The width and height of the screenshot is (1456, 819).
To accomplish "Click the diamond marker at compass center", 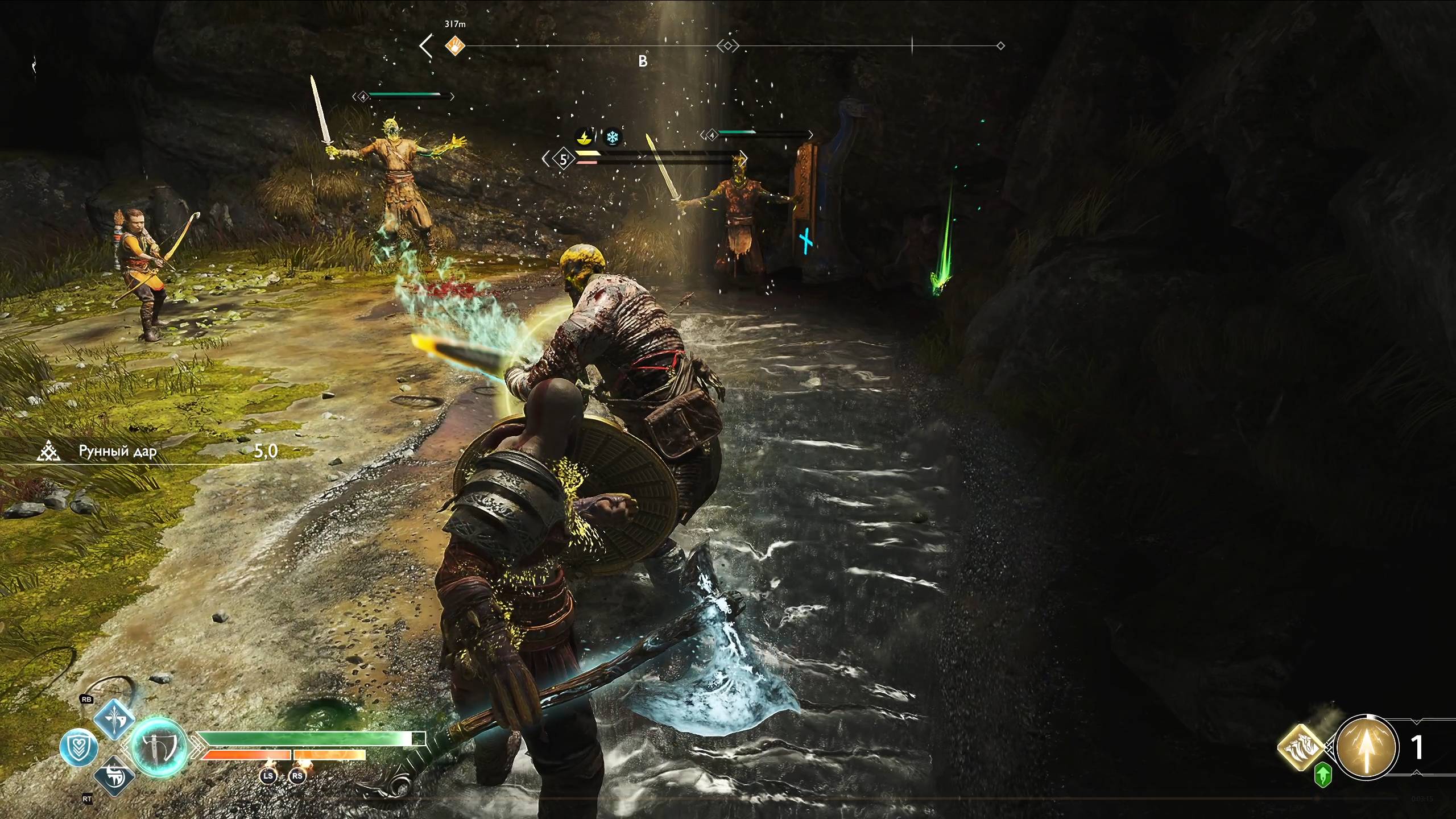I will click(x=727, y=45).
